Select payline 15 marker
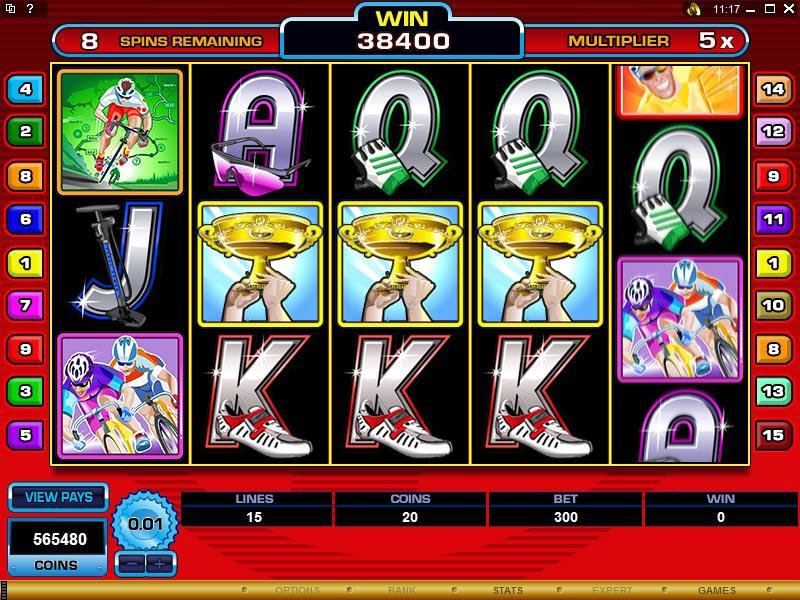This screenshot has height=600, width=800. (773, 435)
